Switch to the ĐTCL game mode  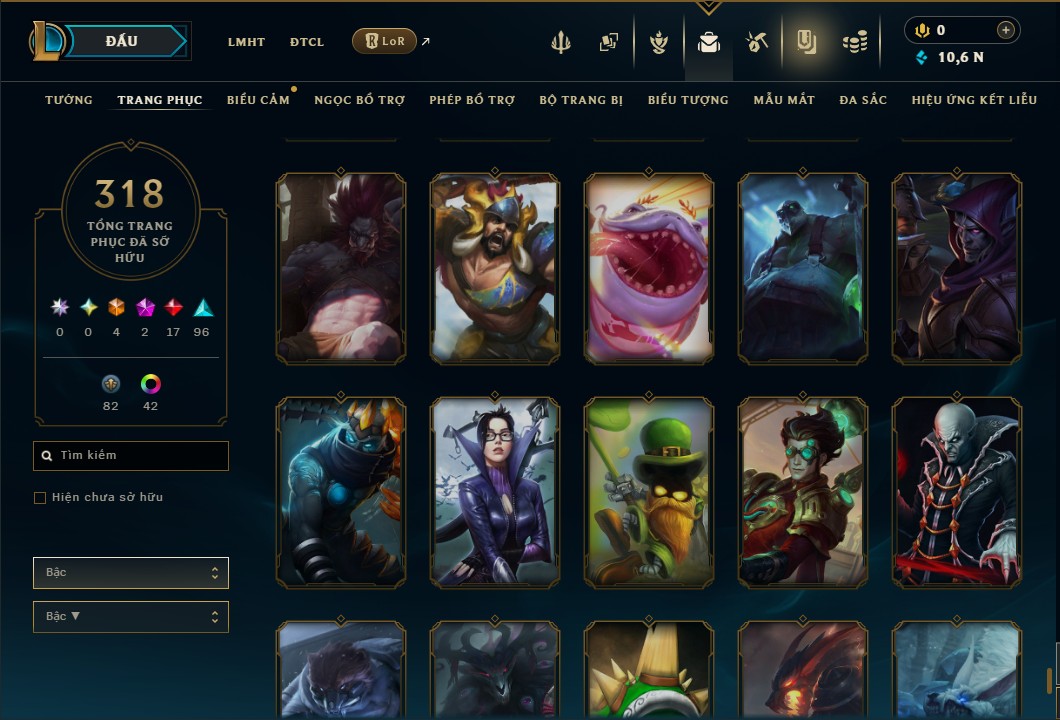pos(307,42)
